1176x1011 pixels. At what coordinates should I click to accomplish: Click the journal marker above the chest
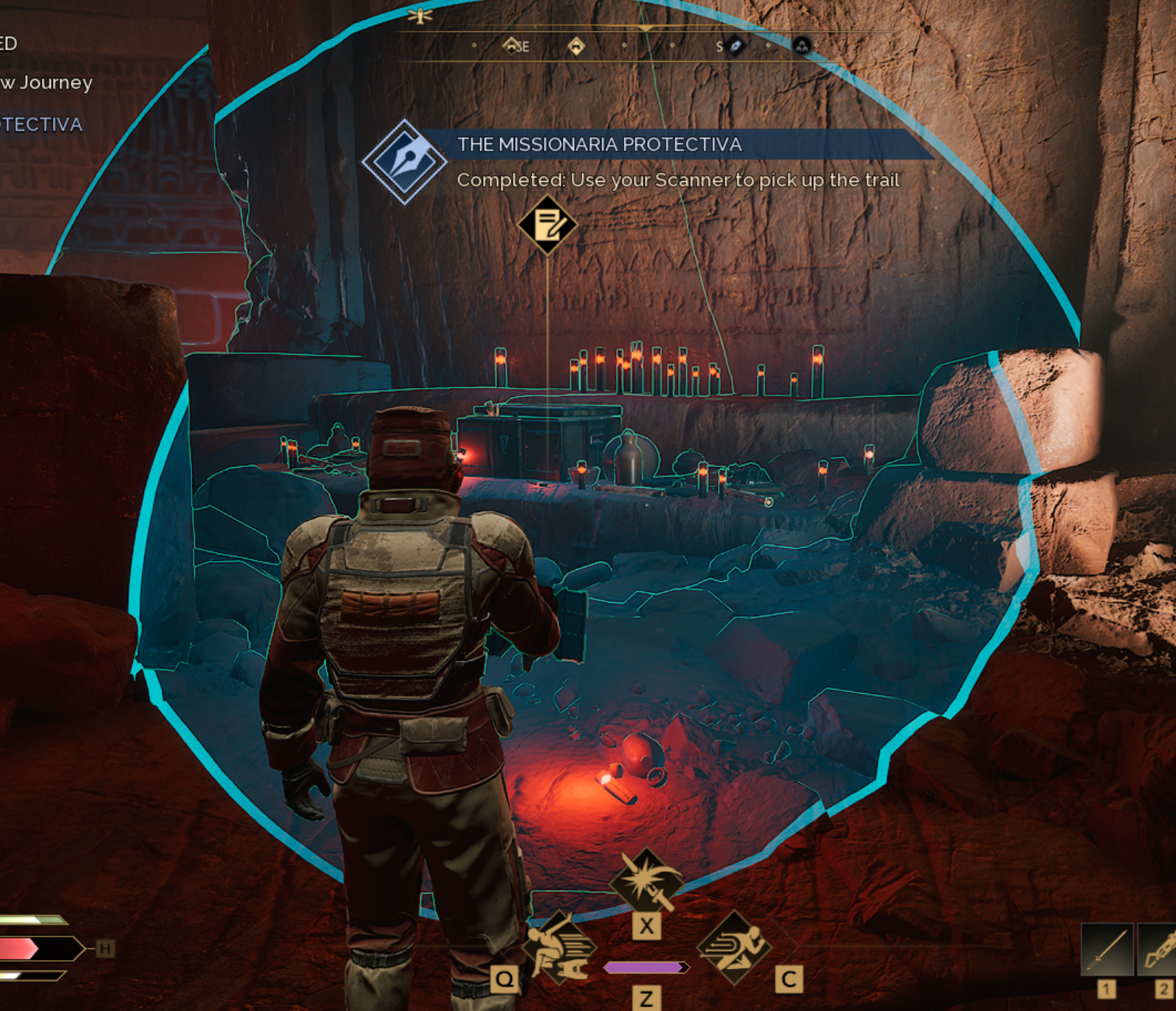pyautogui.click(x=547, y=225)
